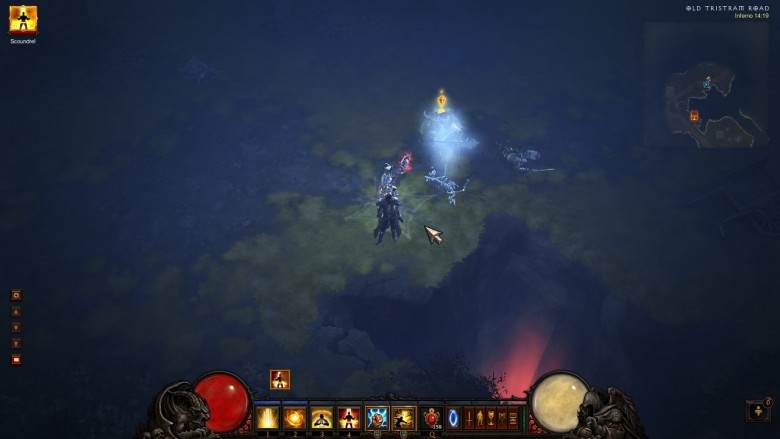Click the chat scroll-up arrow button
The image size is (780, 439).
(16, 311)
